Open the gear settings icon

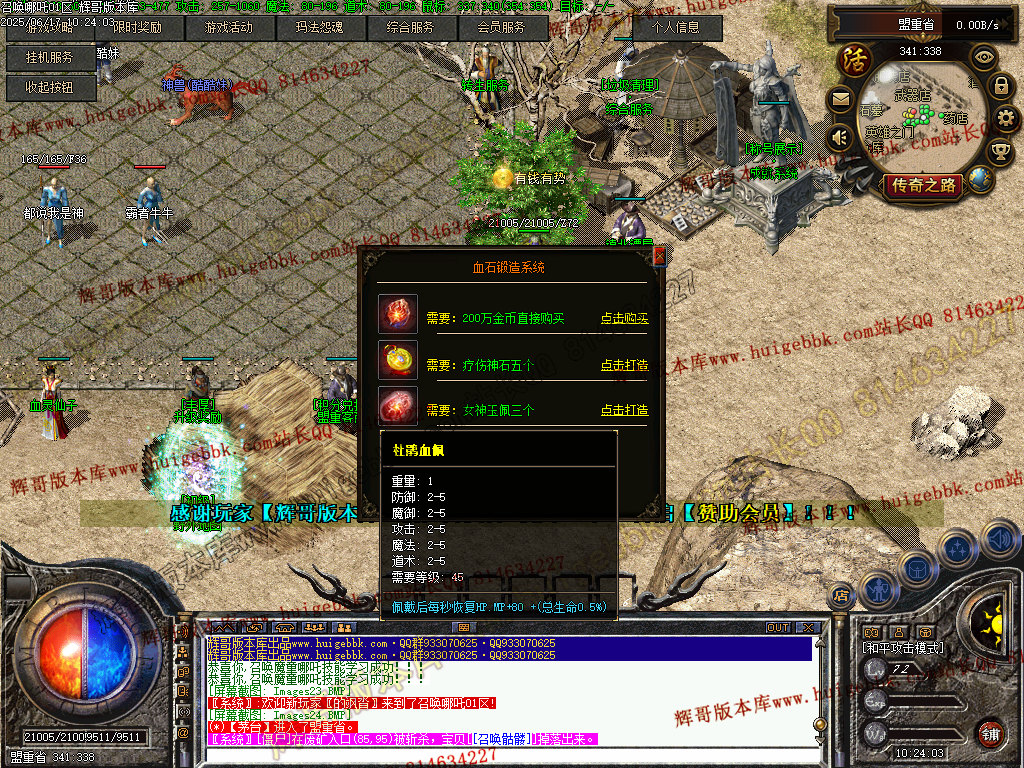[1007, 119]
